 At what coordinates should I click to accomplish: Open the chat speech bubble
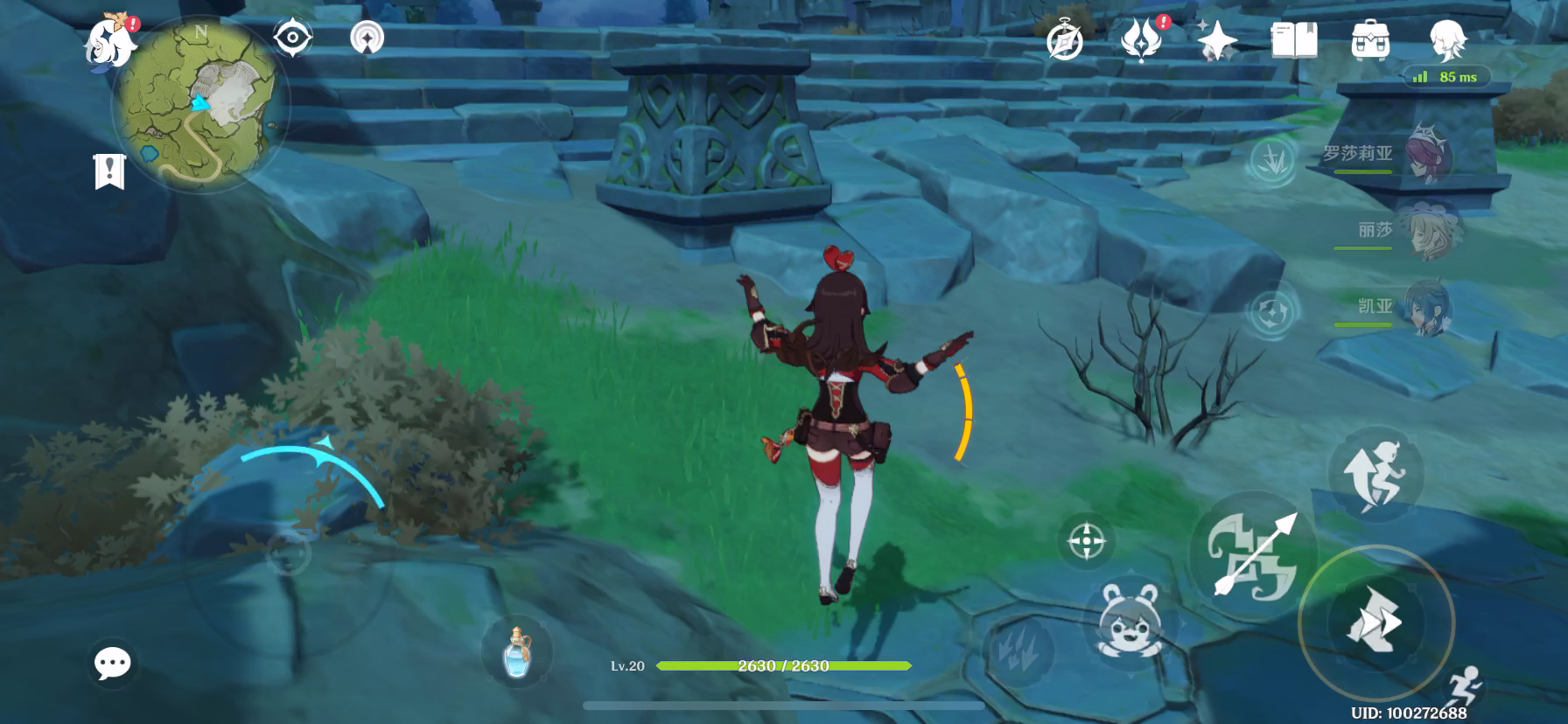pos(113,664)
